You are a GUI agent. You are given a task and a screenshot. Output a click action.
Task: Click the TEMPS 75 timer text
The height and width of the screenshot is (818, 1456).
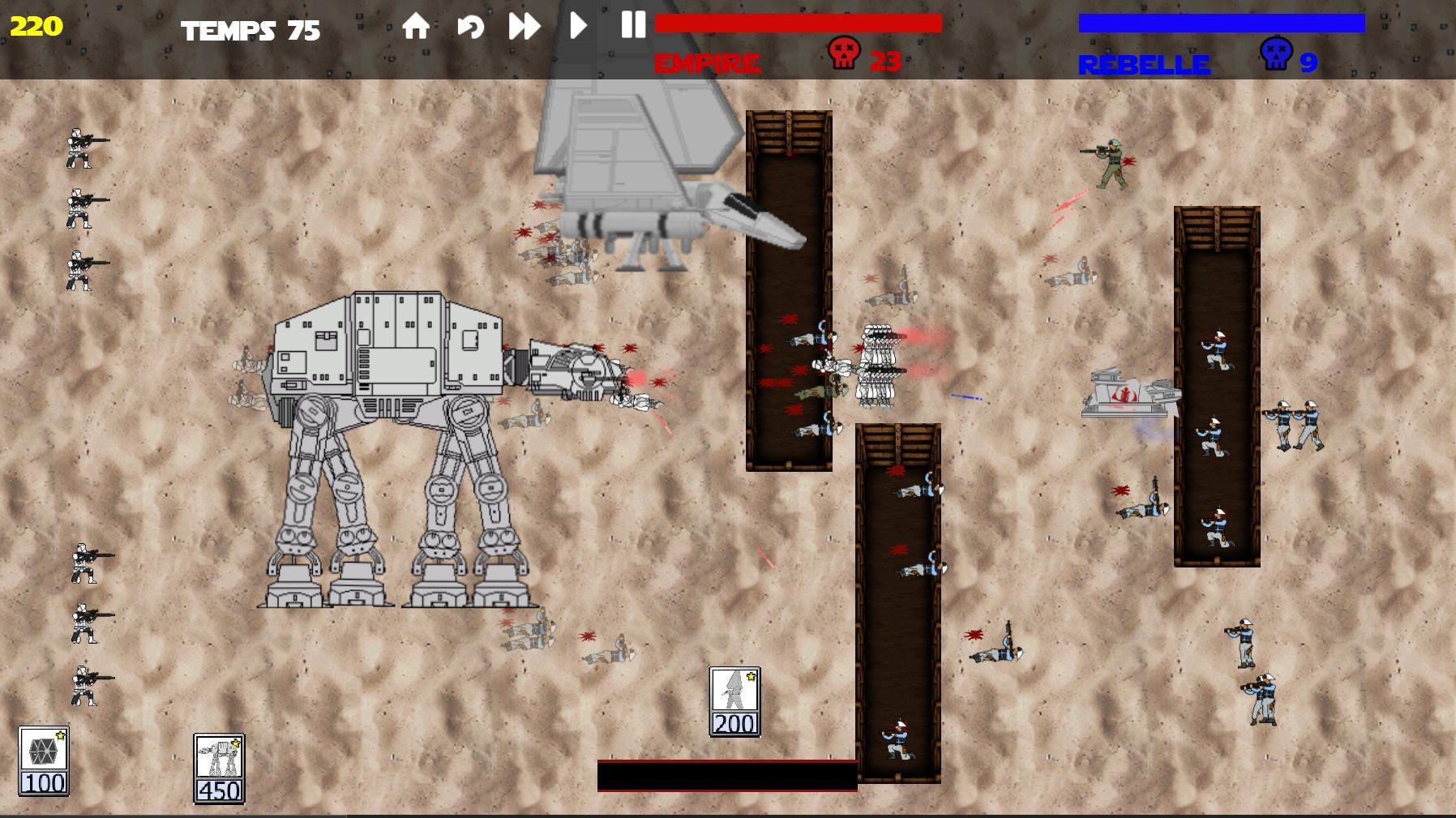click(x=250, y=30)
